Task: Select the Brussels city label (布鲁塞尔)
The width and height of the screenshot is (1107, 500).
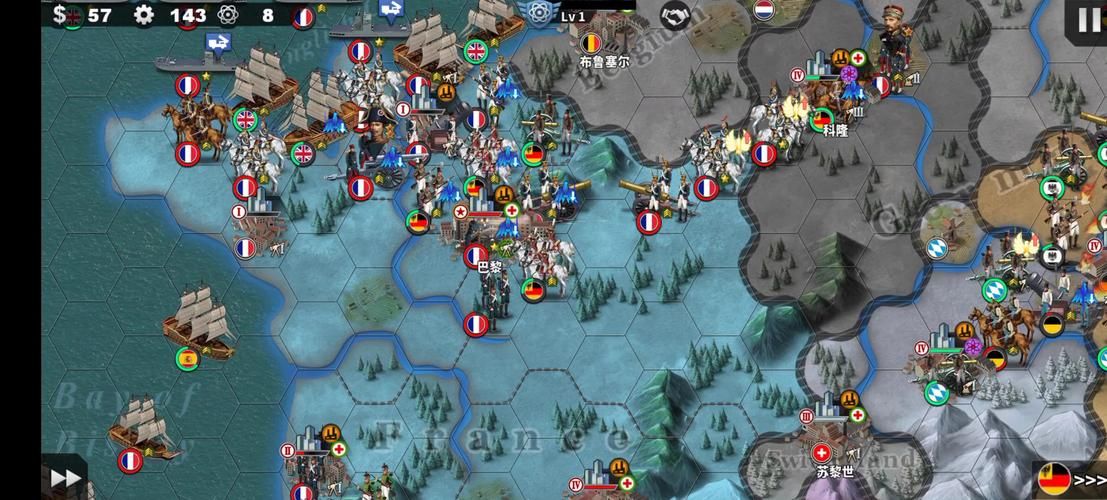Action: click(604, 60)
